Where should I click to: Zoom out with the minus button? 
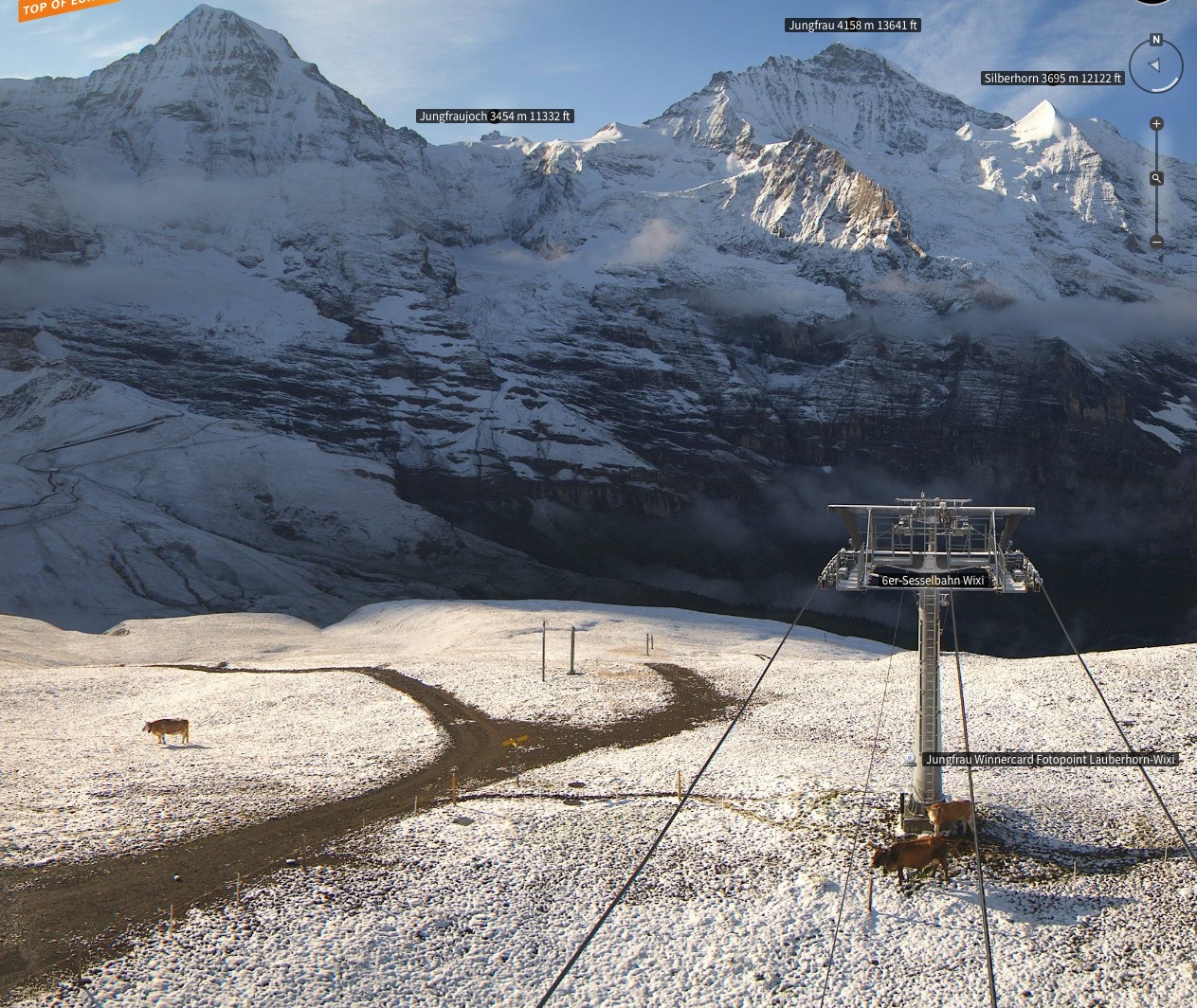pos(1156,242)
